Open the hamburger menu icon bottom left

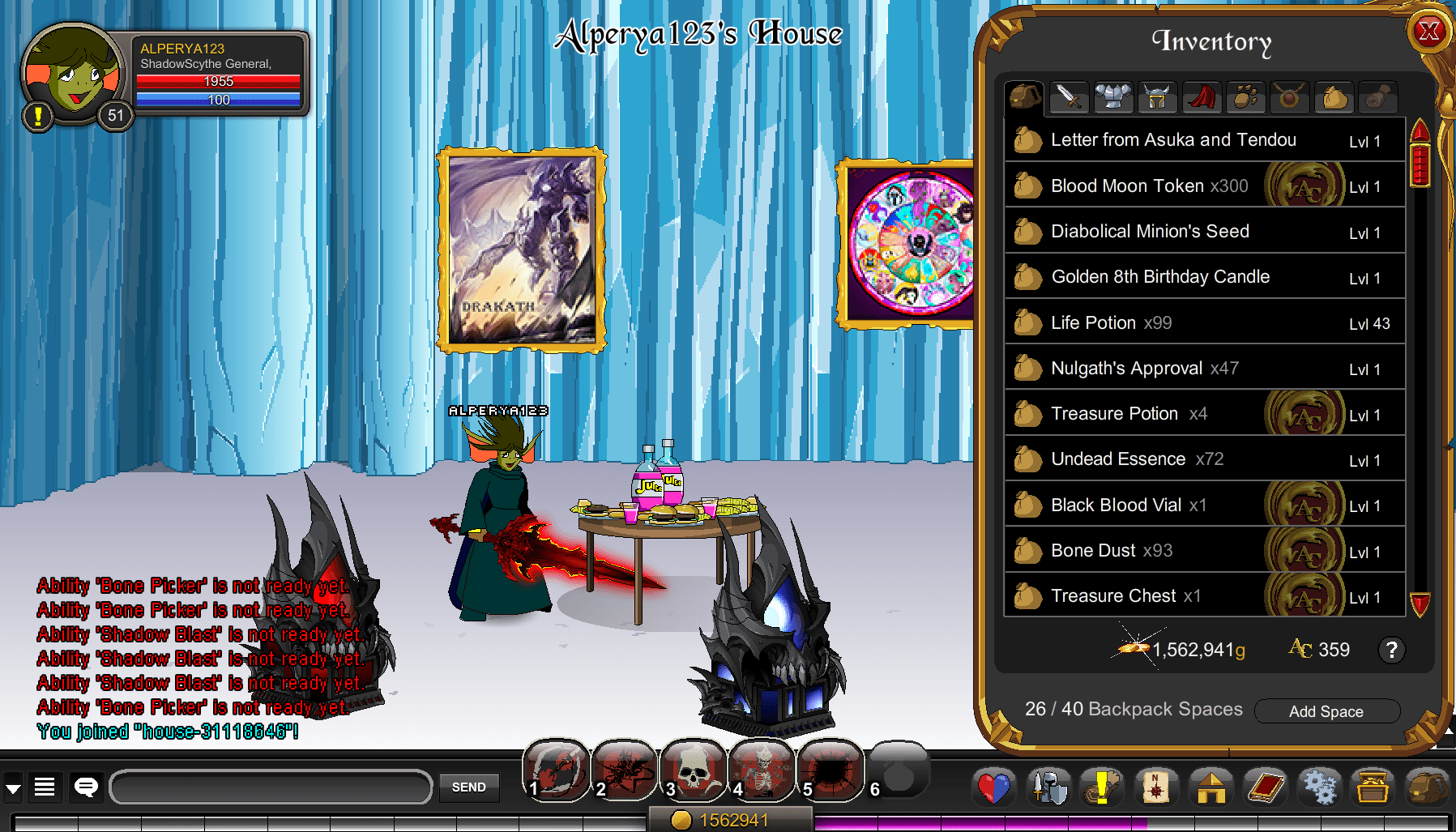coord(45,787)
